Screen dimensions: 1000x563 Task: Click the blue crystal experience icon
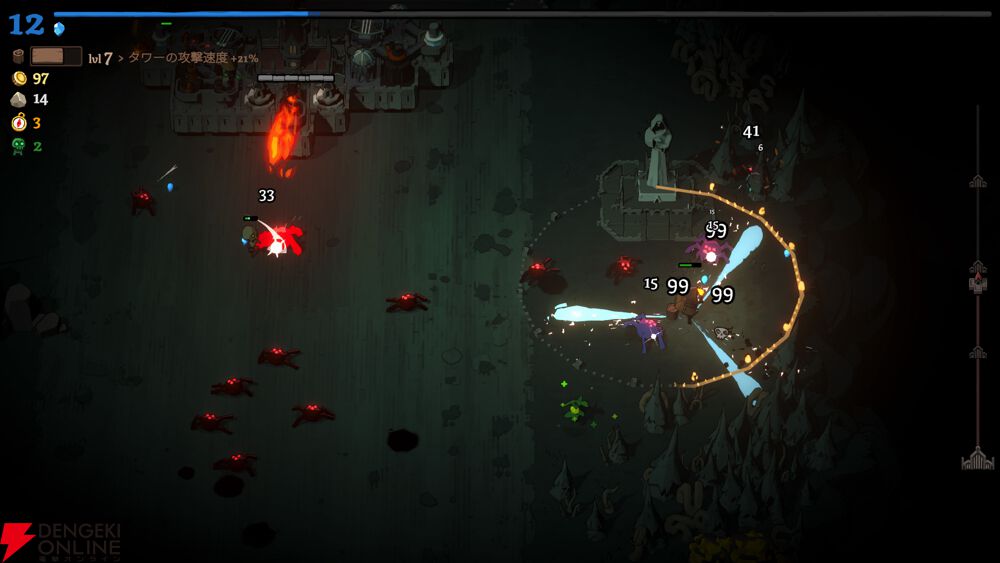(59, 28)
